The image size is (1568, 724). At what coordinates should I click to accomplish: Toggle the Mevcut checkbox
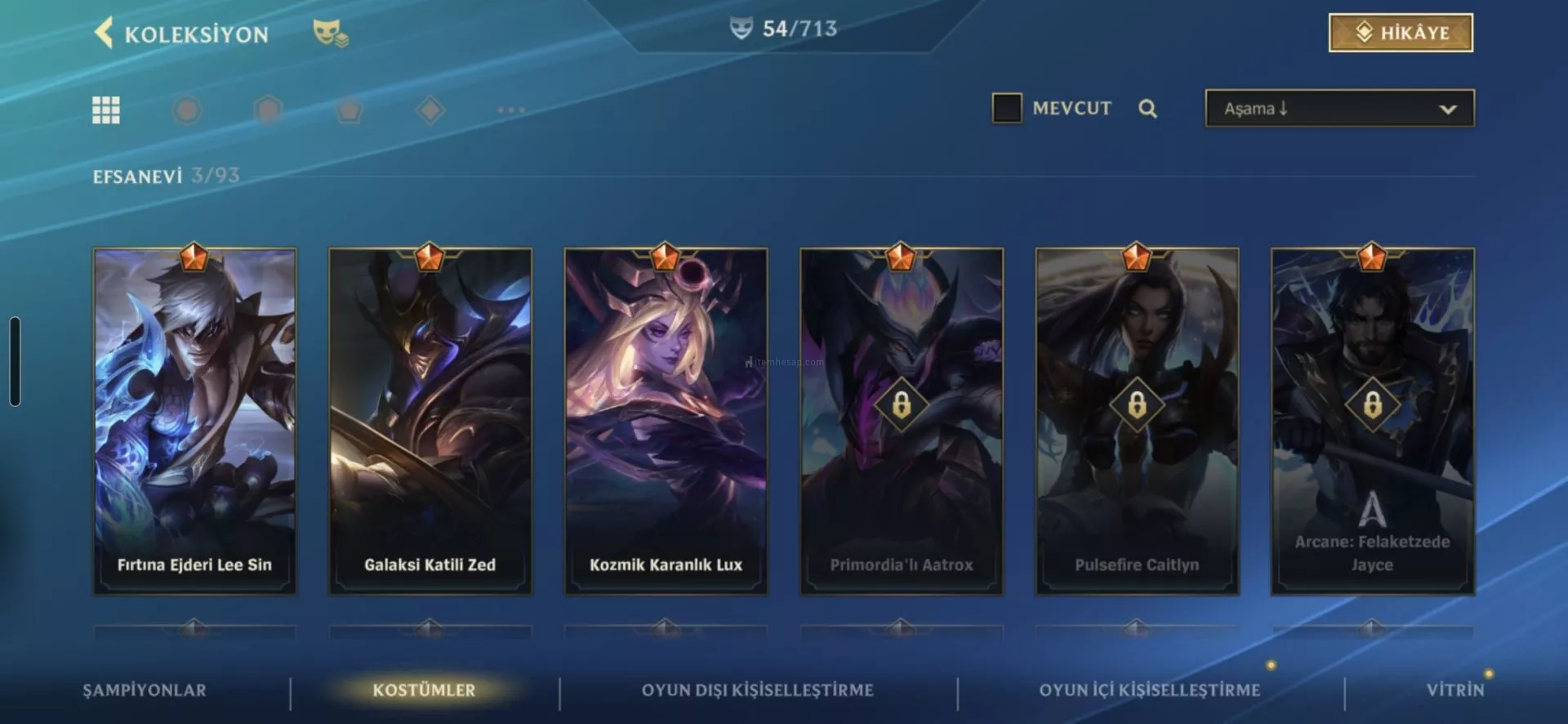tap(1007, 108)
